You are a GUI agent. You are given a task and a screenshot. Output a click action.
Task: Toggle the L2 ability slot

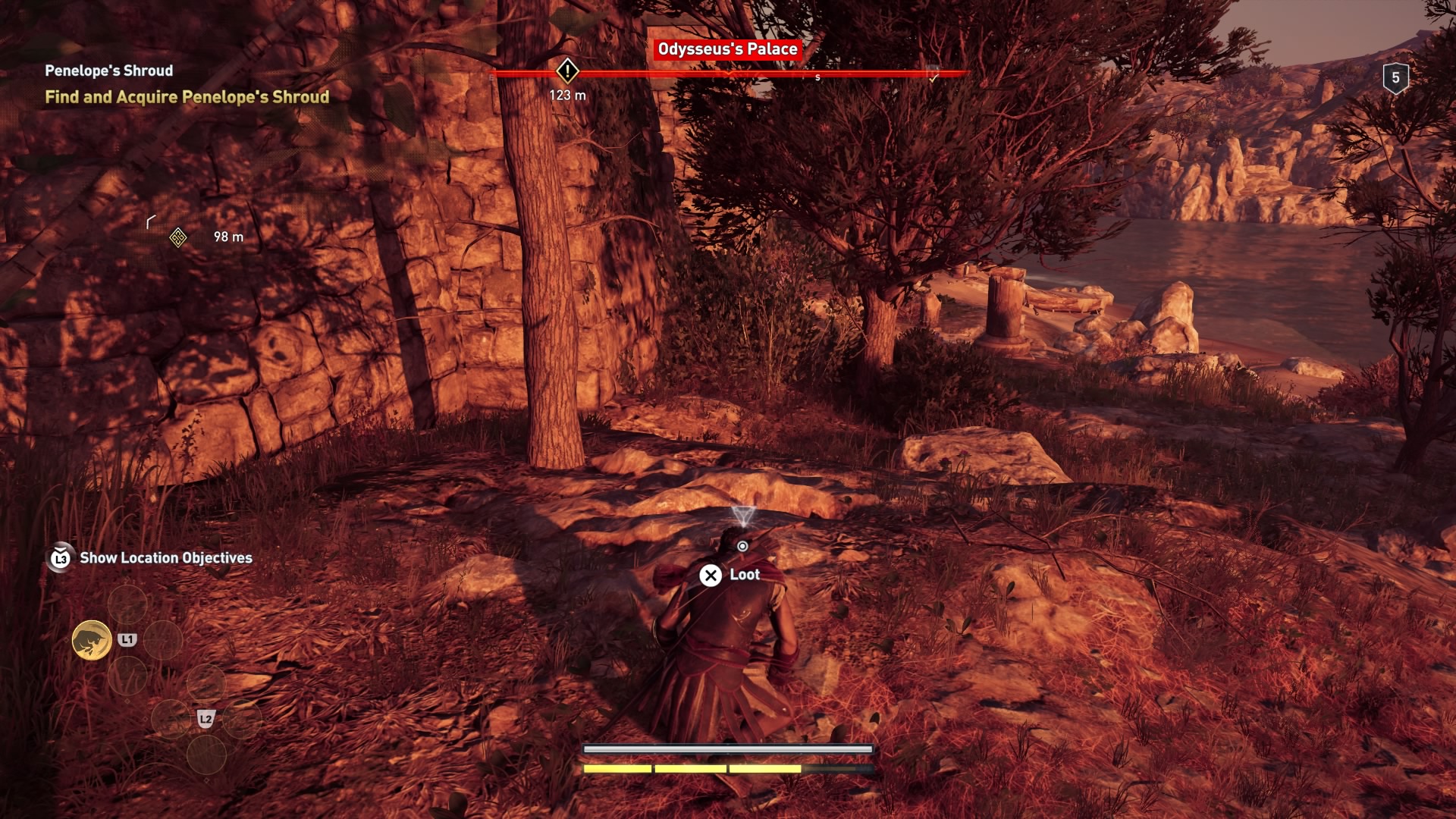(206, 719)
